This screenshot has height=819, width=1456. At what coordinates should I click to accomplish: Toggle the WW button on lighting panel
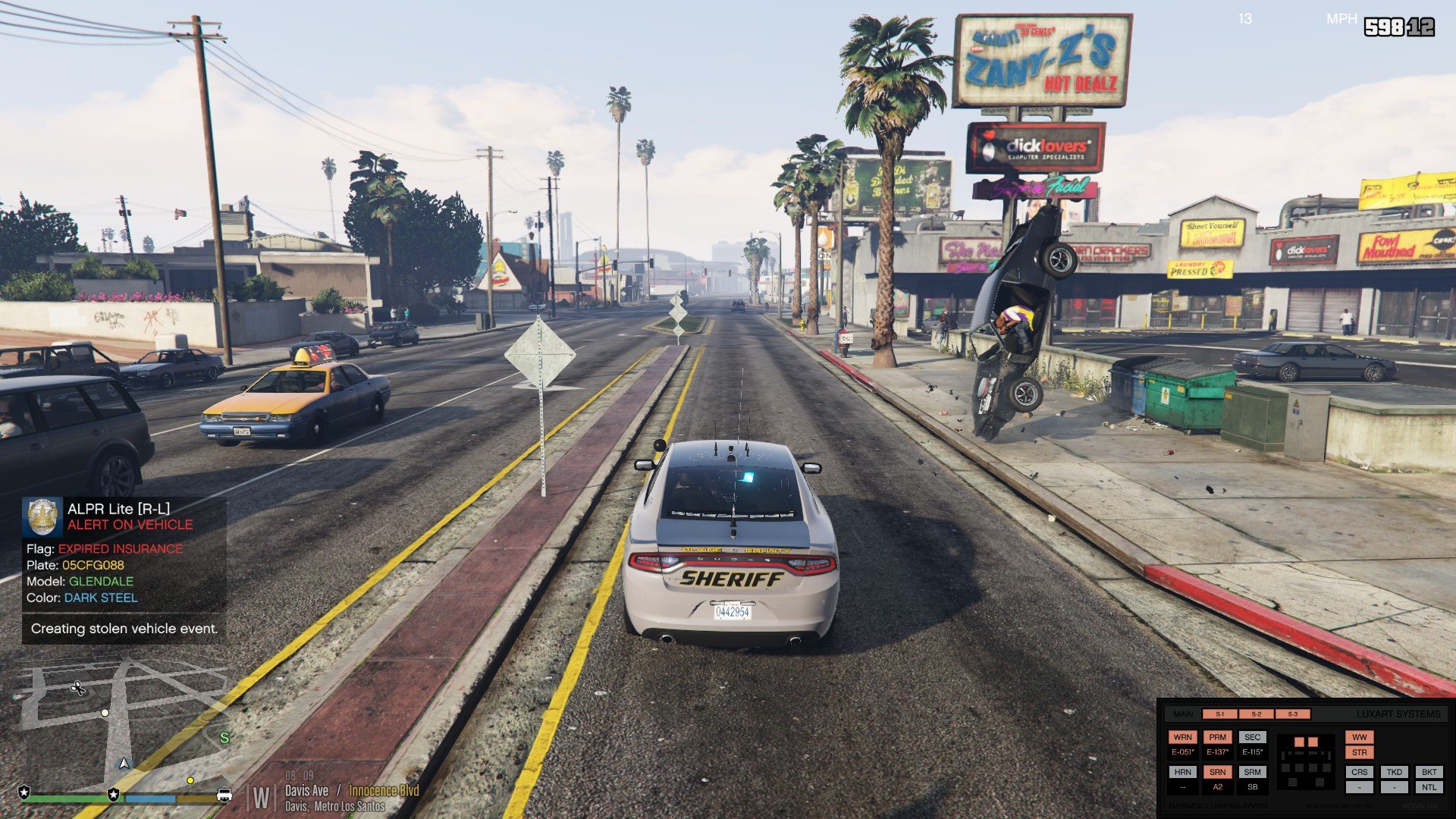point(1359,737)
